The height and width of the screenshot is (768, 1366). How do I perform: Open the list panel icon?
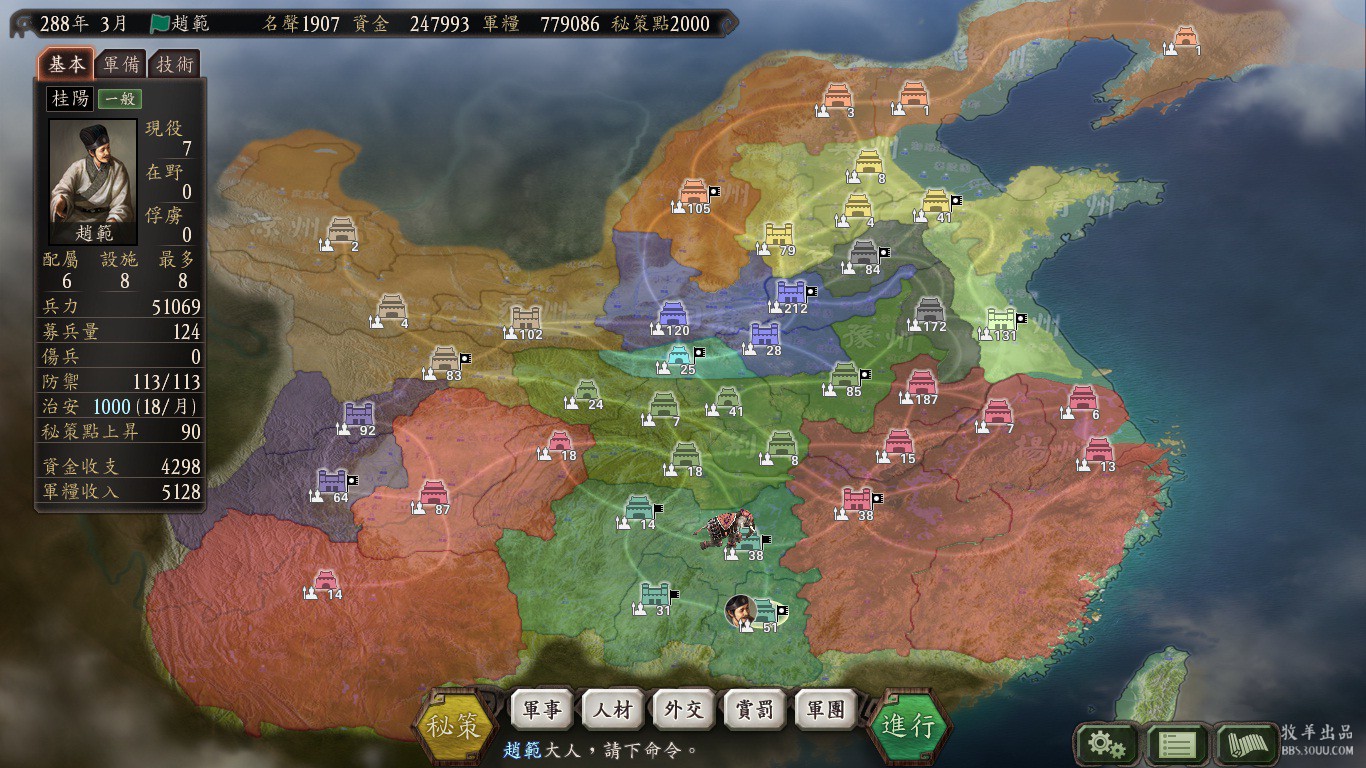click(x=1175, y=744)
